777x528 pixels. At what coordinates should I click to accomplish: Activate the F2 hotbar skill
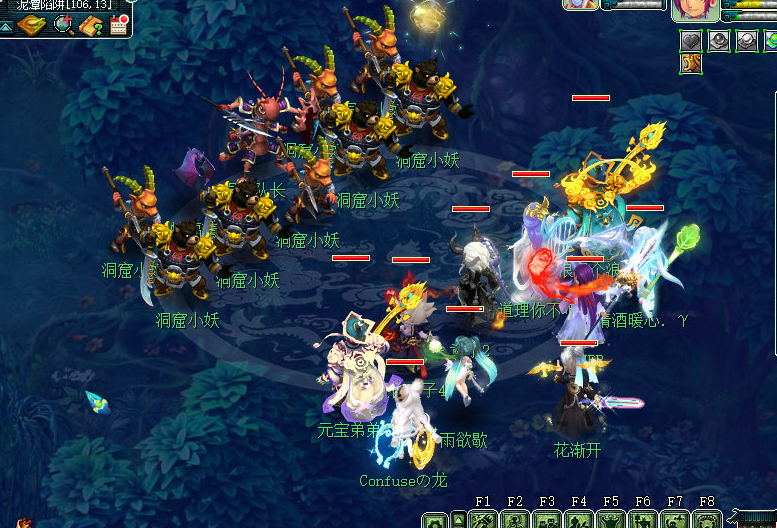coord(515,520)
